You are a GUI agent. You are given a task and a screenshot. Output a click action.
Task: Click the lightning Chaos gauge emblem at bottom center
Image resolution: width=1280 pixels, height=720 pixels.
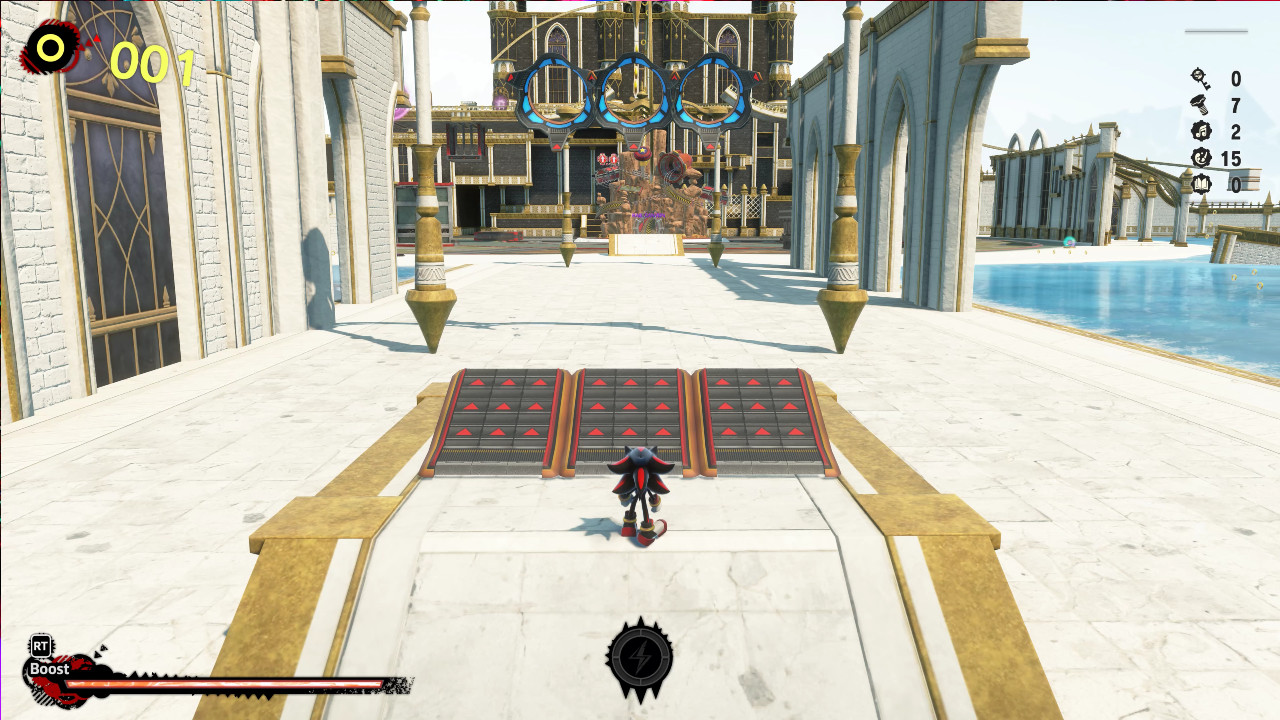point(640,659)
